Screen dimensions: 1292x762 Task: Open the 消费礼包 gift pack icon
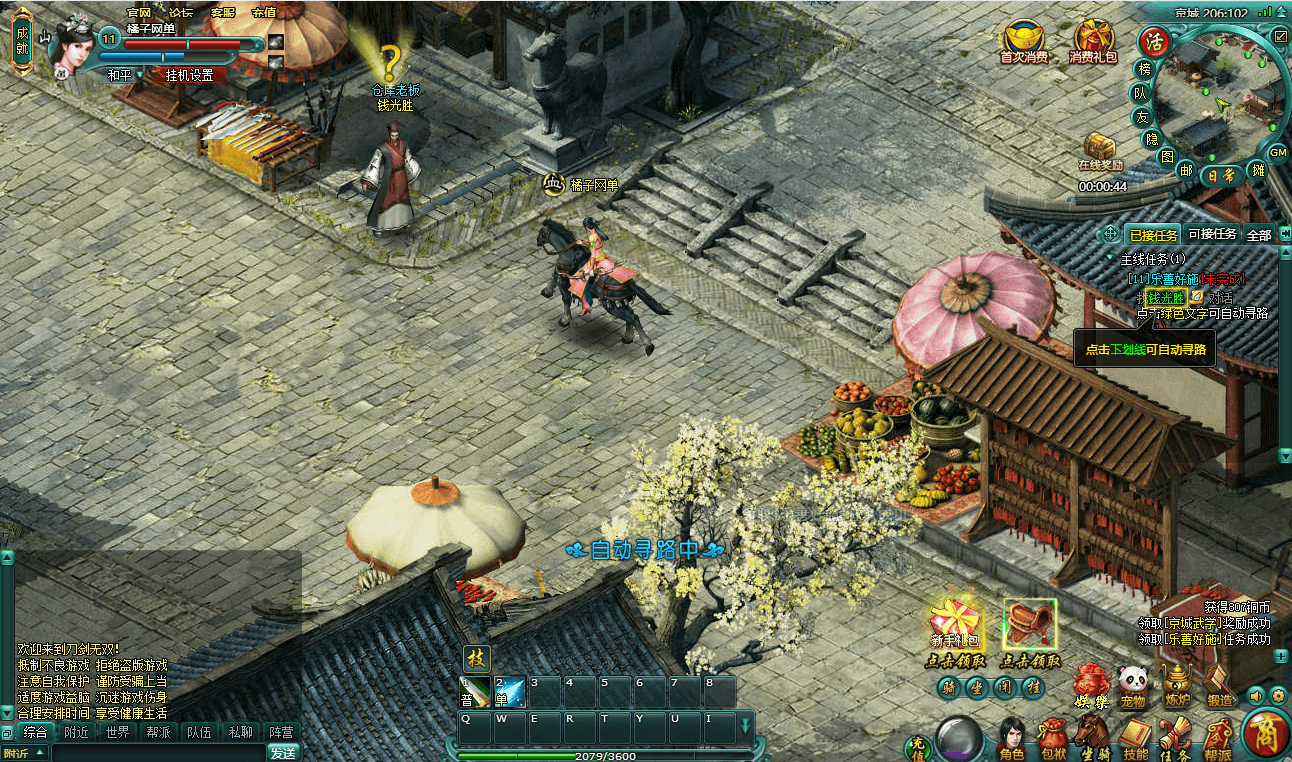click(1092, 41)
